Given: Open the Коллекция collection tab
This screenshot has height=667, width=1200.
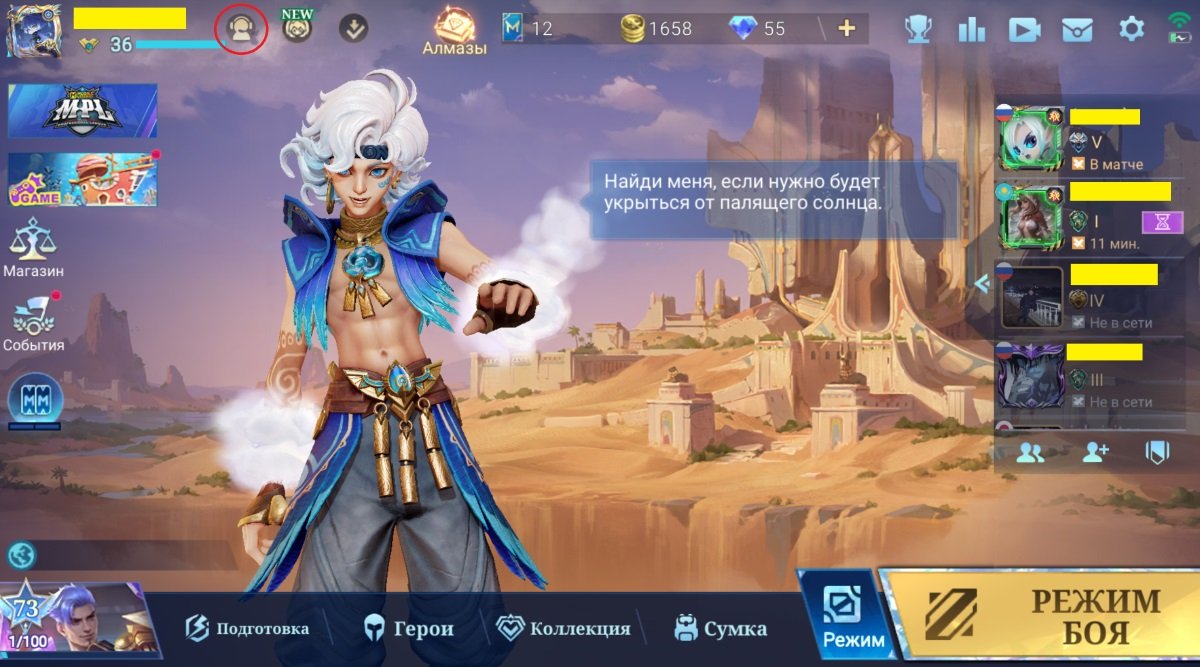Looking at the screenshot, I should (x=564, y=629).
